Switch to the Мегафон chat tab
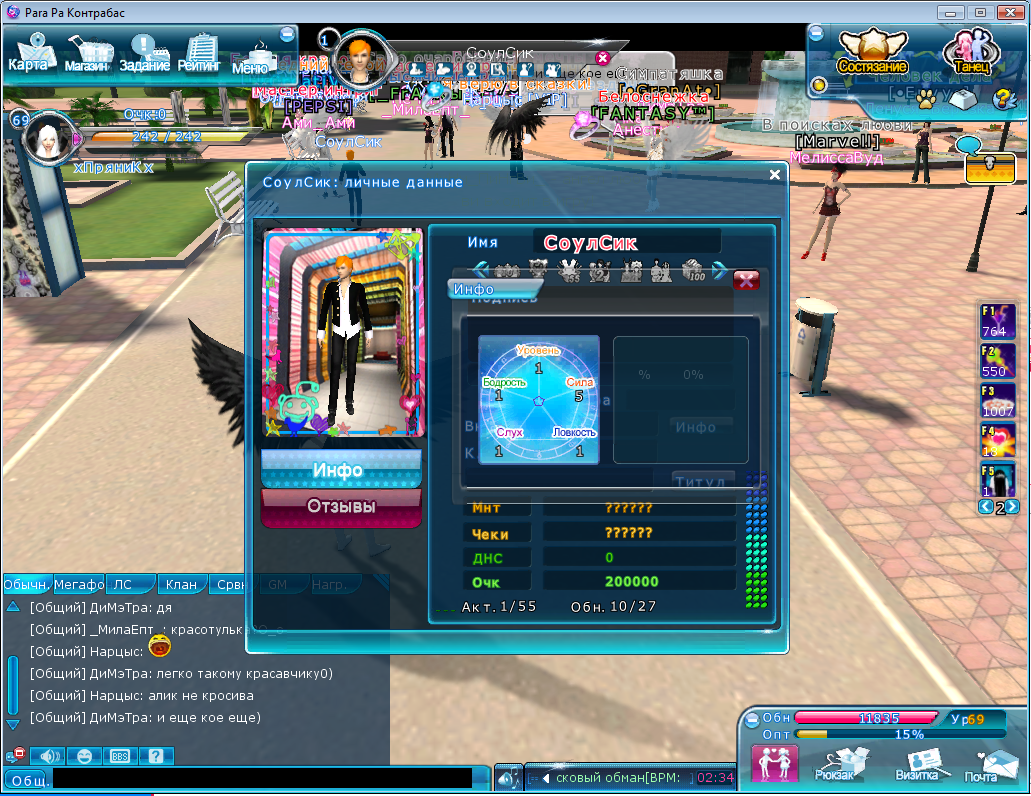This screenshot has width=1031, height=796. [79, 584]
